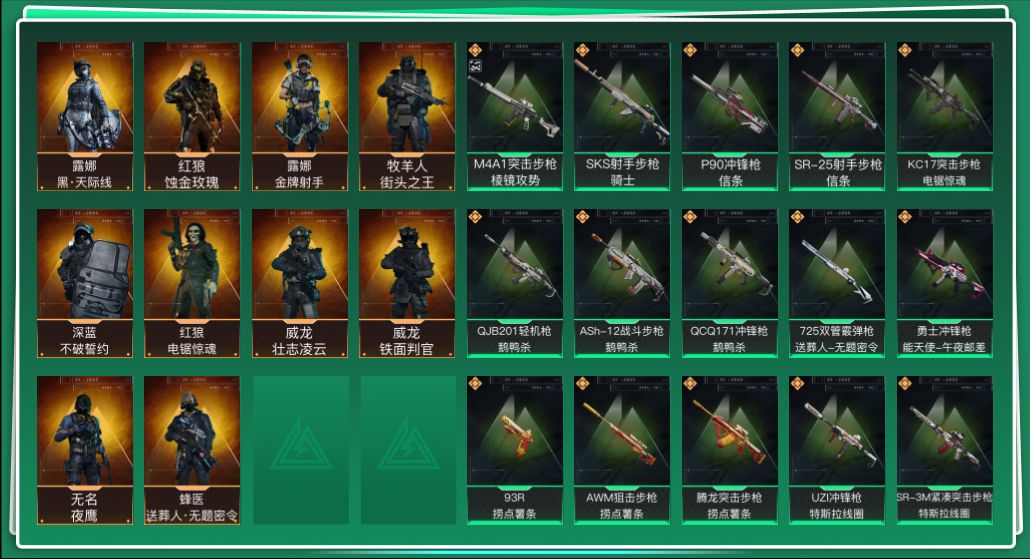Pick the SKS射手步枪 骑士 weapon skin
Viewport: 1030px width, 559px height.
622,116
